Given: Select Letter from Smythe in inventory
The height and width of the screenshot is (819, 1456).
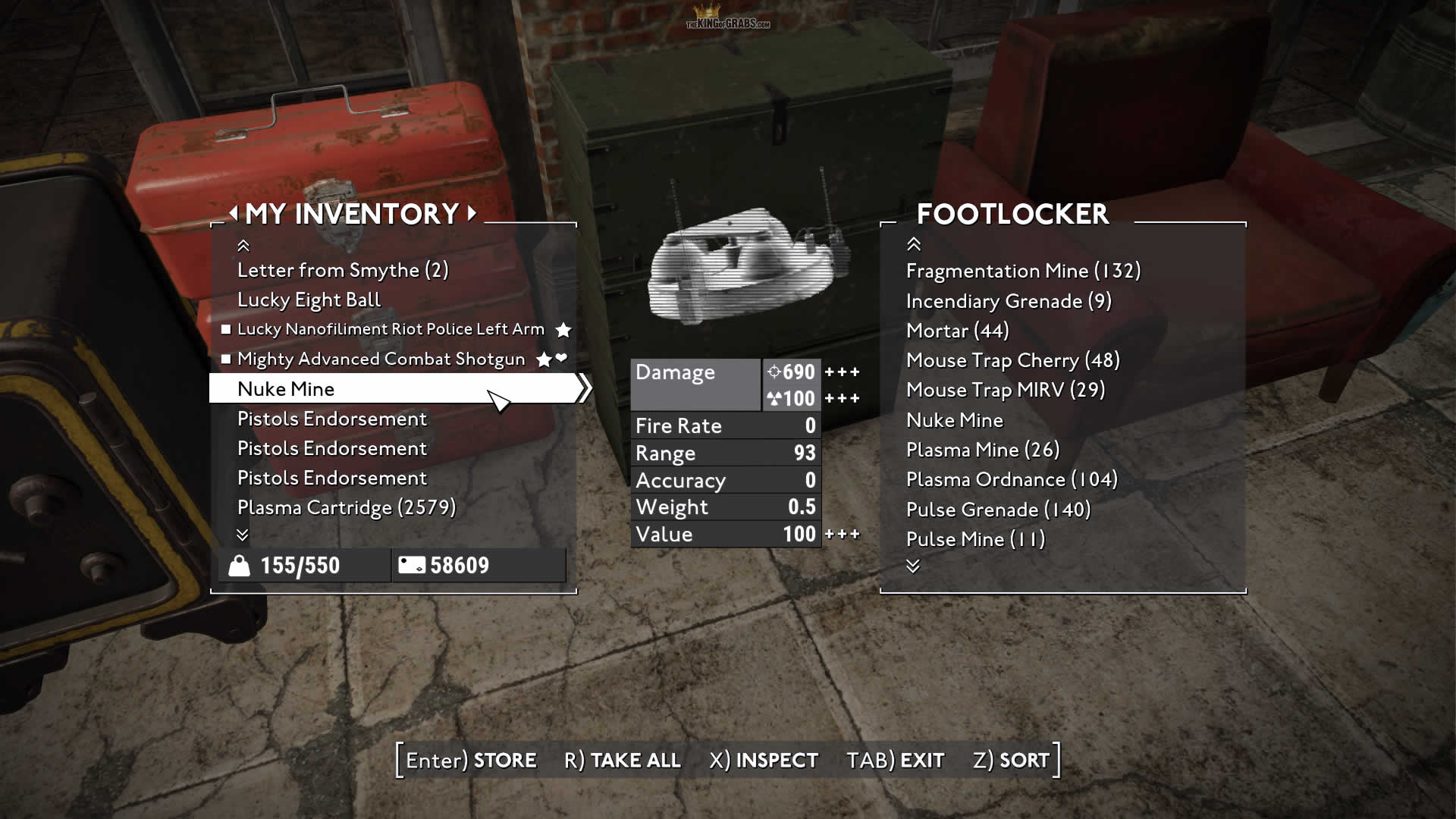Looking at the screenshot, I should (343, 270).
